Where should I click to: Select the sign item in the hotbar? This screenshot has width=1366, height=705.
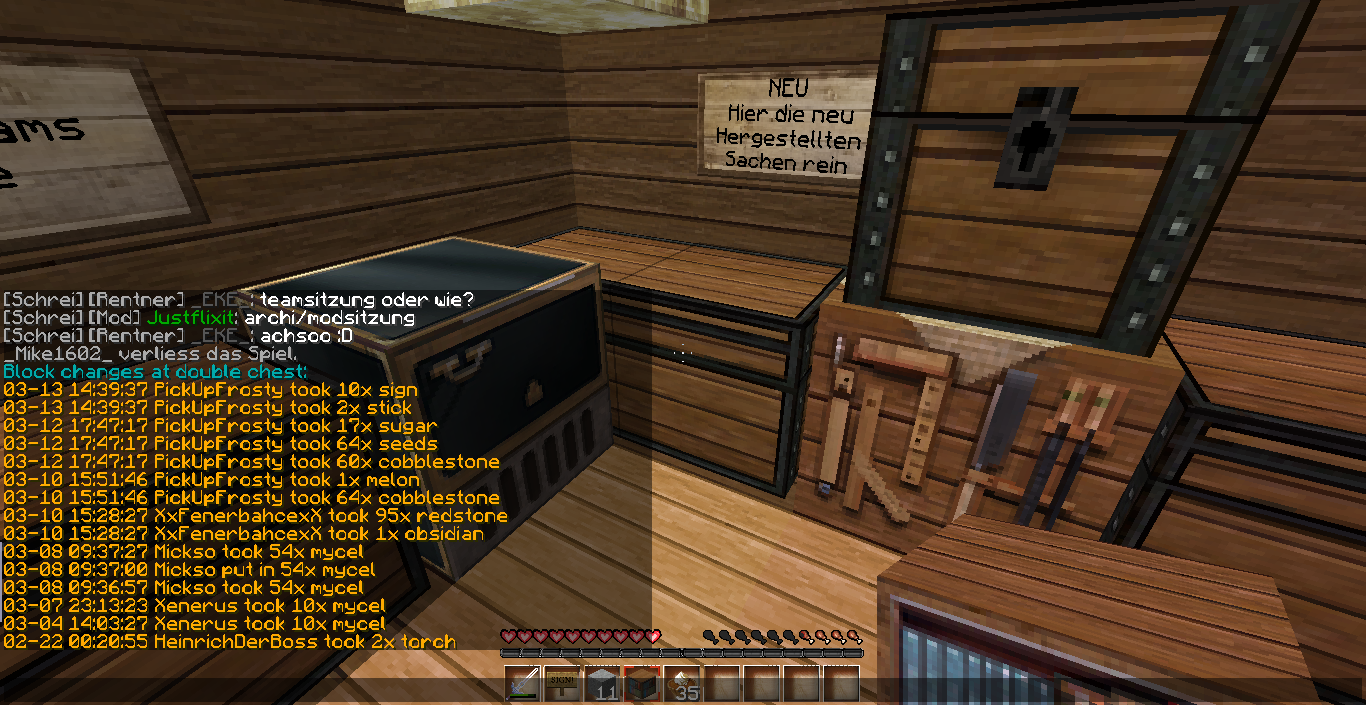pos(562,685)
